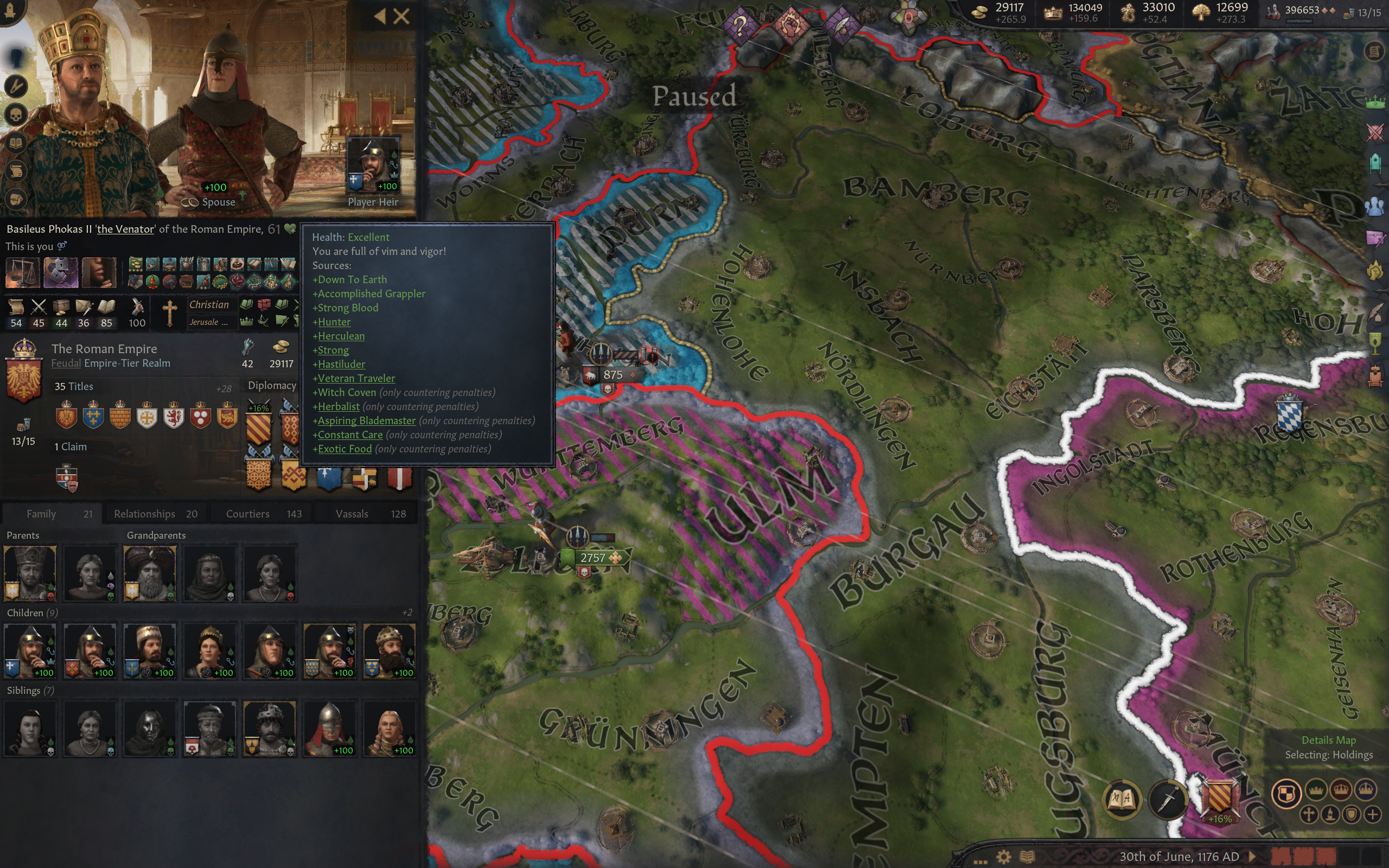Open 'the Venator' nickname link
The height and width of the screenshot is (868, 1389).
(125, 229)
